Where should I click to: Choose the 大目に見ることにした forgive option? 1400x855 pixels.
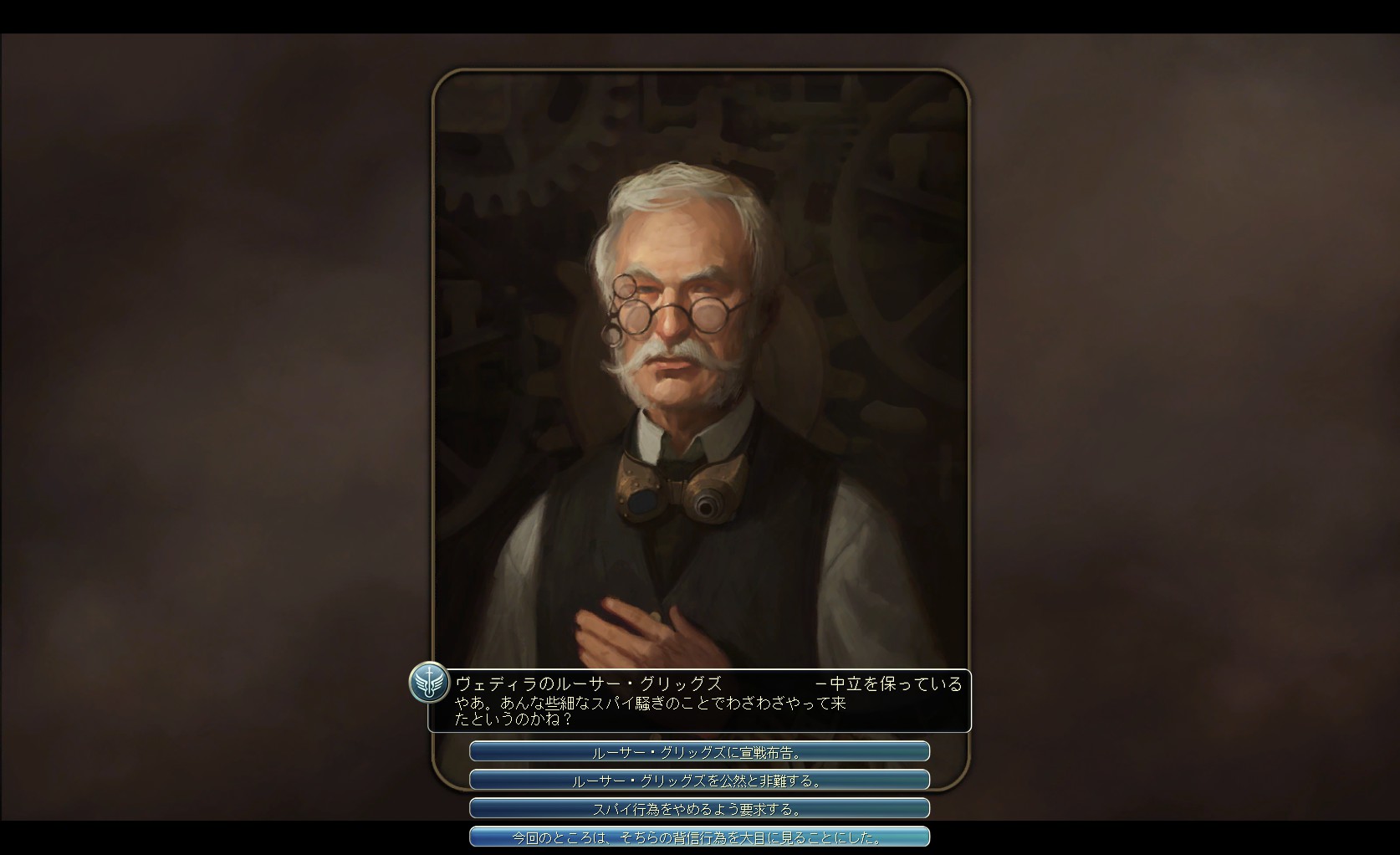(x=699, y=837)
